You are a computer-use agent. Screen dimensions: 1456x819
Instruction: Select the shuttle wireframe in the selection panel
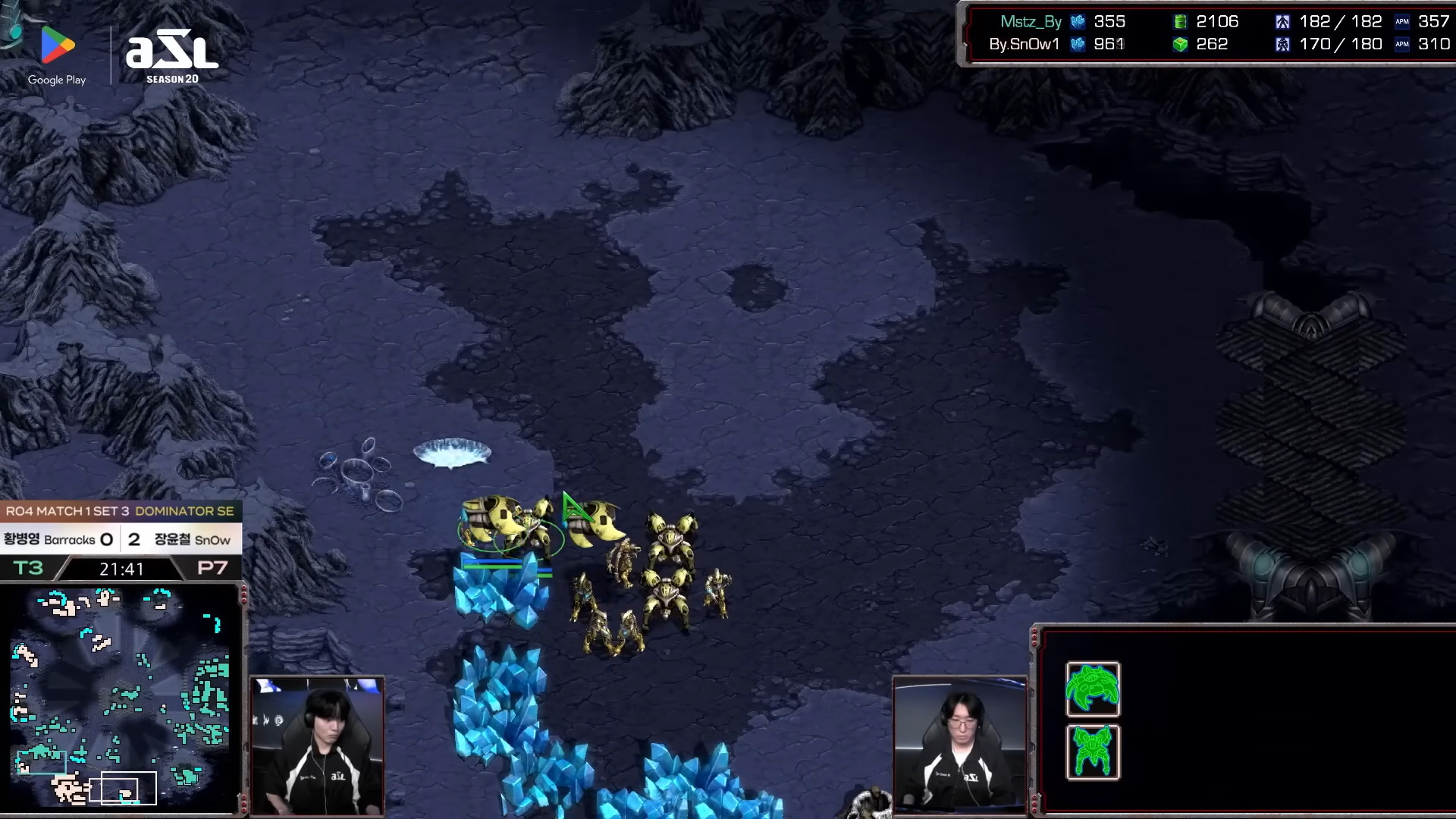point(1093,689)
